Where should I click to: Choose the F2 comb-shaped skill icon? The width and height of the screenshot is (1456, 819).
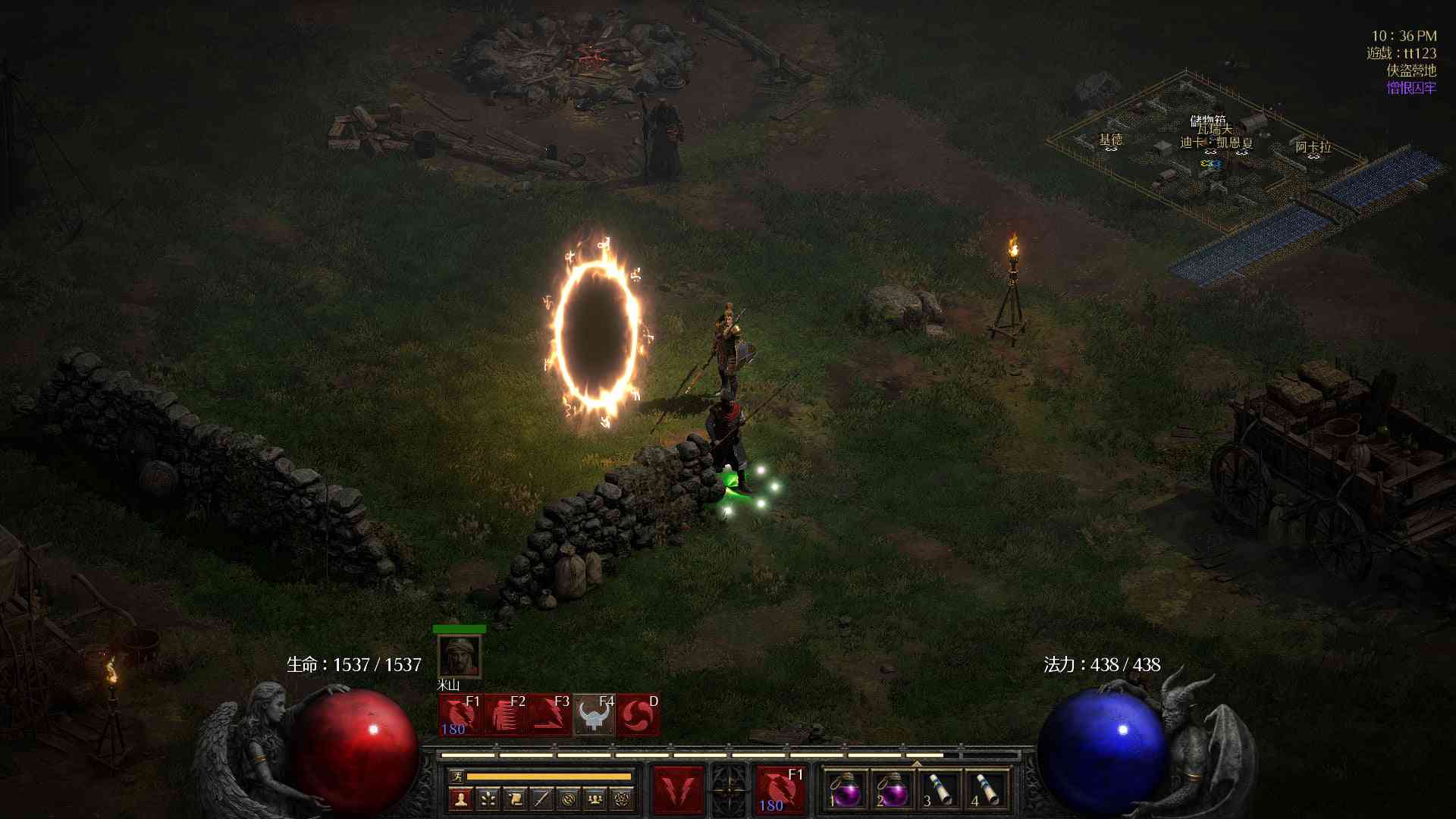pos(505,715)
